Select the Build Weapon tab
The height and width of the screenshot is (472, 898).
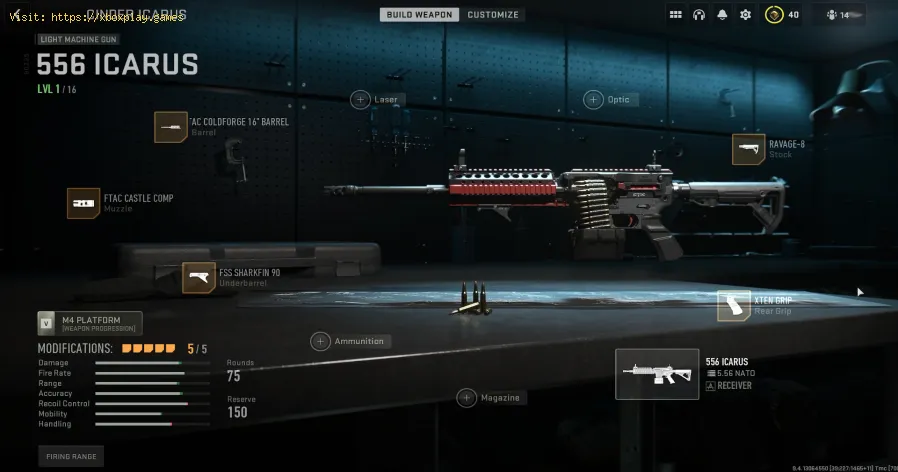tap(420, 15)
